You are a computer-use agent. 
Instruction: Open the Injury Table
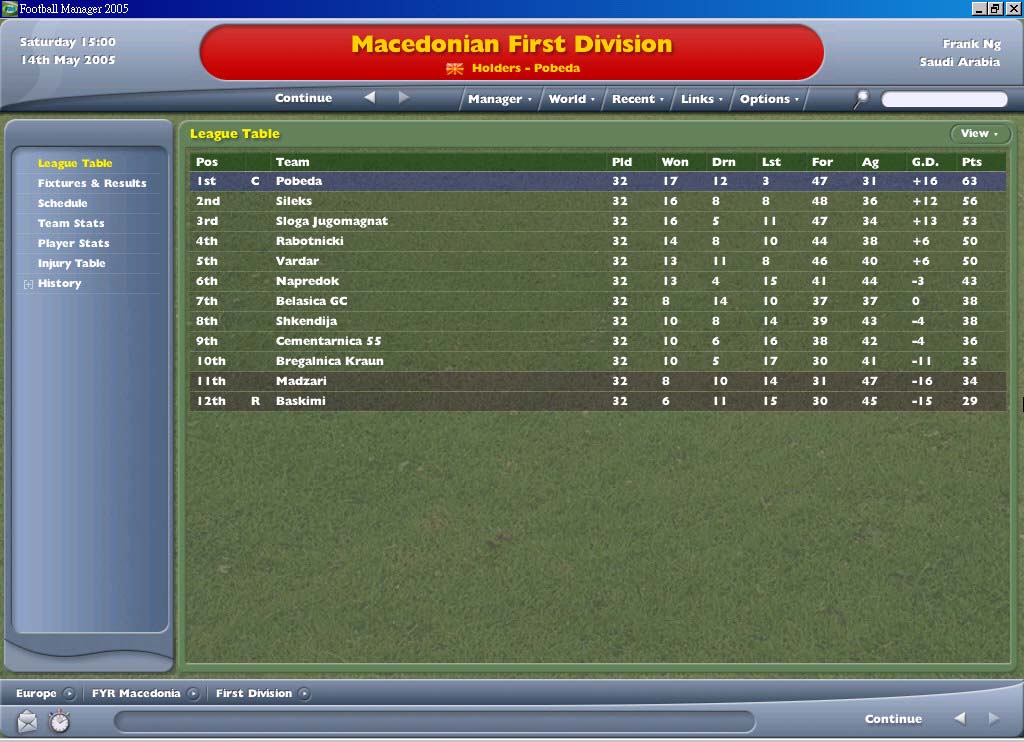[72, 263]
